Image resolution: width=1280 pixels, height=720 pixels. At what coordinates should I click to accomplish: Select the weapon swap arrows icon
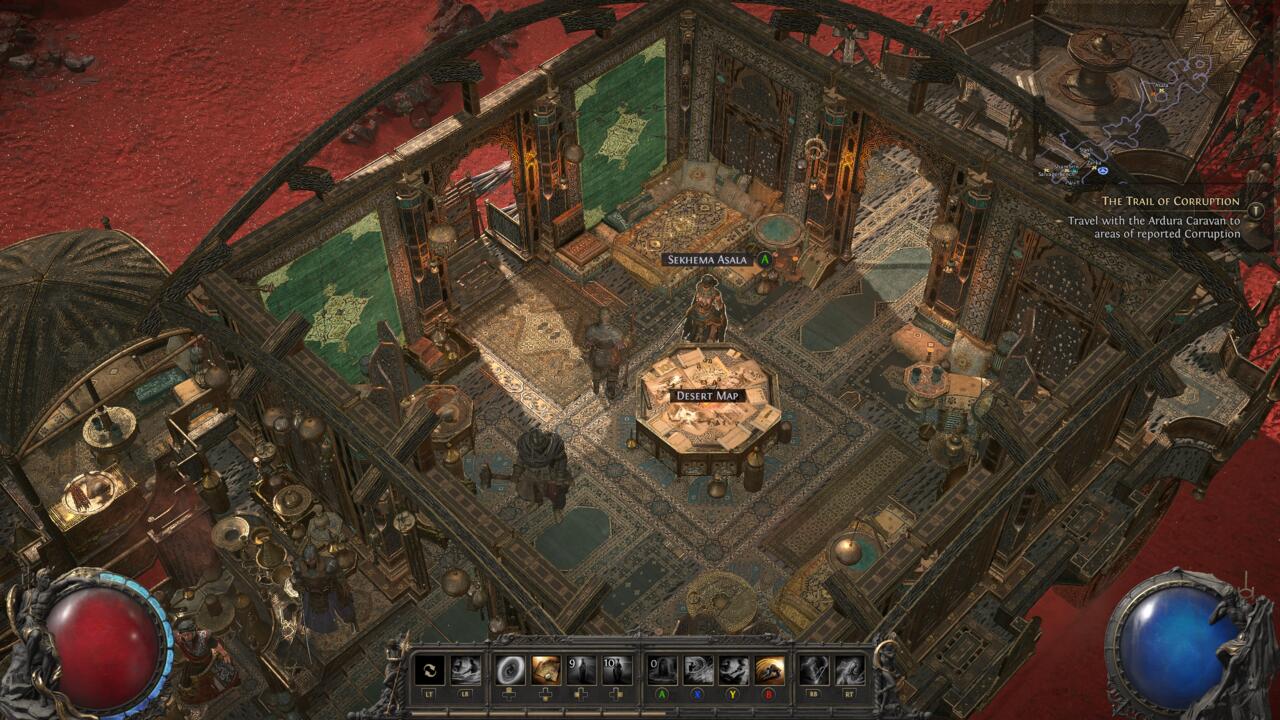click(x=430, y=670)
